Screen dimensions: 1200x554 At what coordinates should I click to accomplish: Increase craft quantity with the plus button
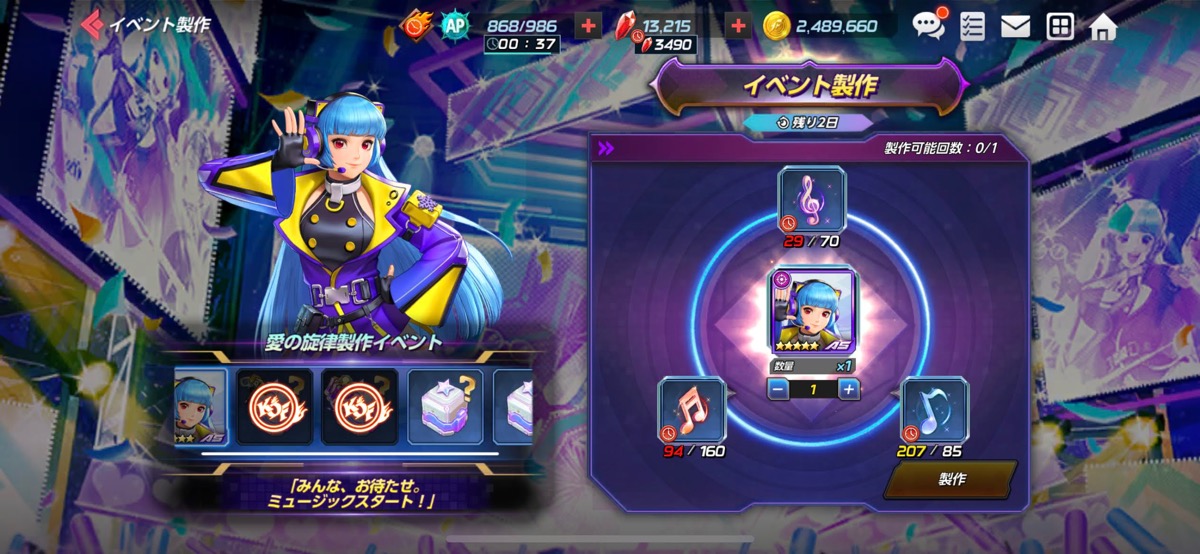pyautogui.click(x=848, y=389)
